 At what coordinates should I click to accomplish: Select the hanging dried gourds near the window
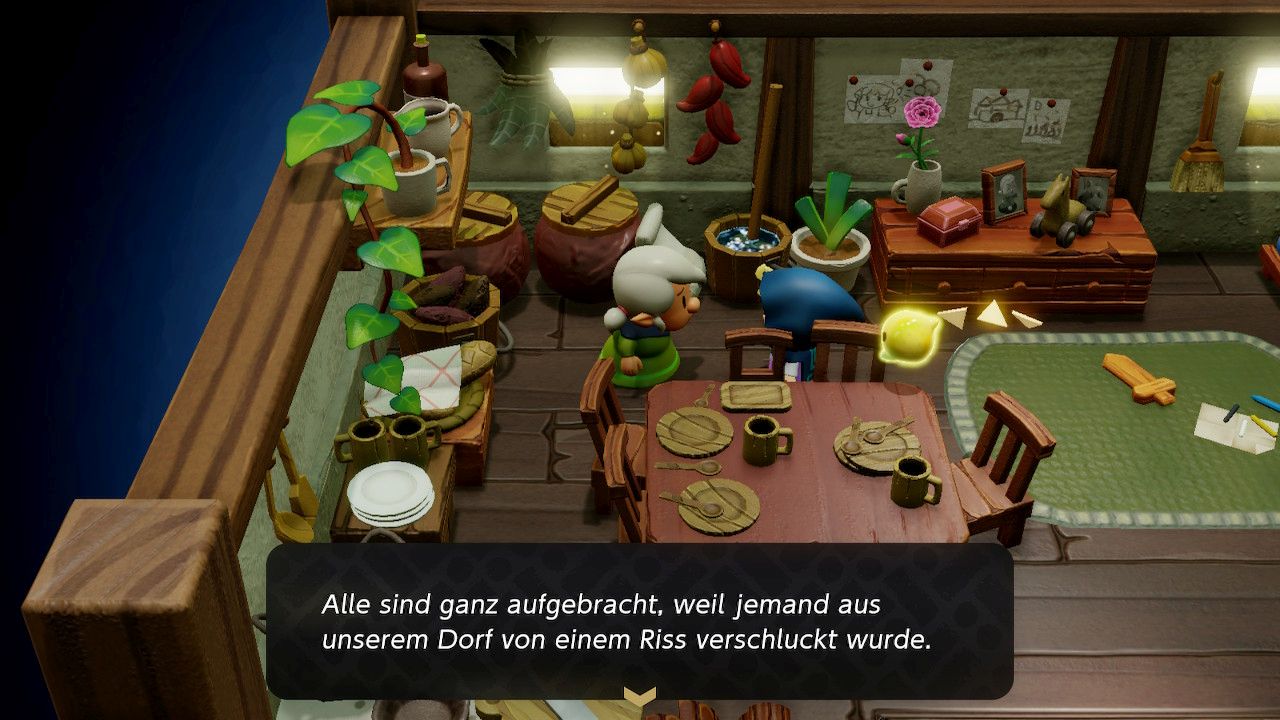(x=636, y=80)
